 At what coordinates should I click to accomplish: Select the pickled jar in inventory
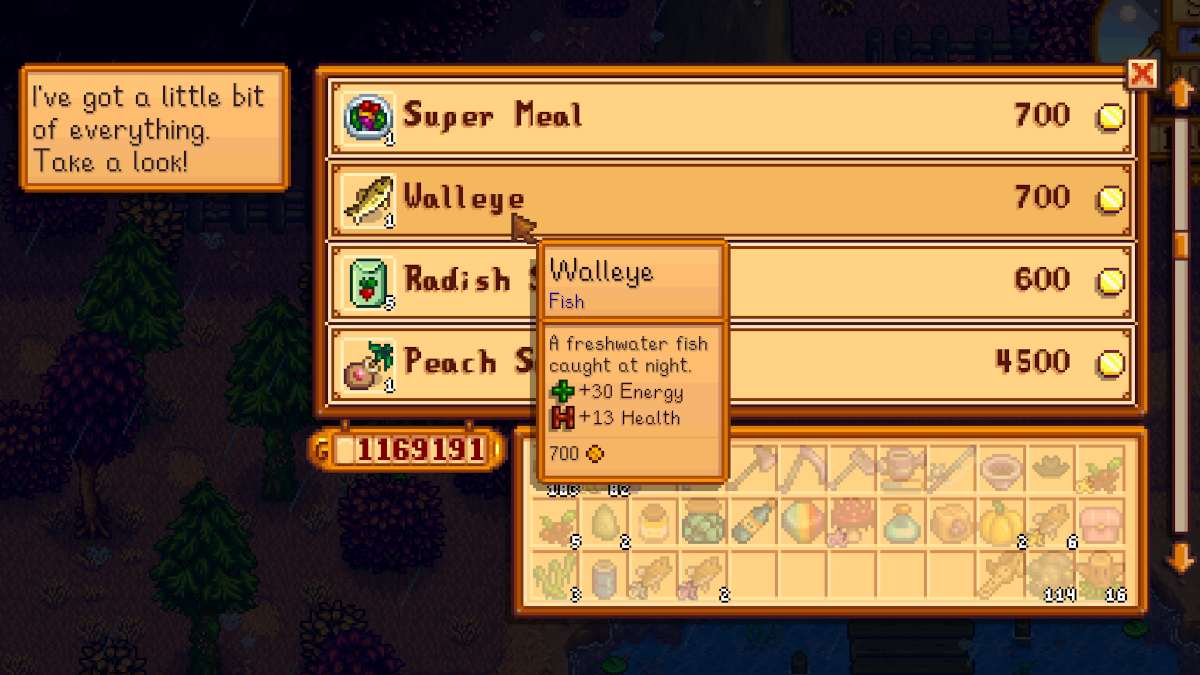click(703, 521)
